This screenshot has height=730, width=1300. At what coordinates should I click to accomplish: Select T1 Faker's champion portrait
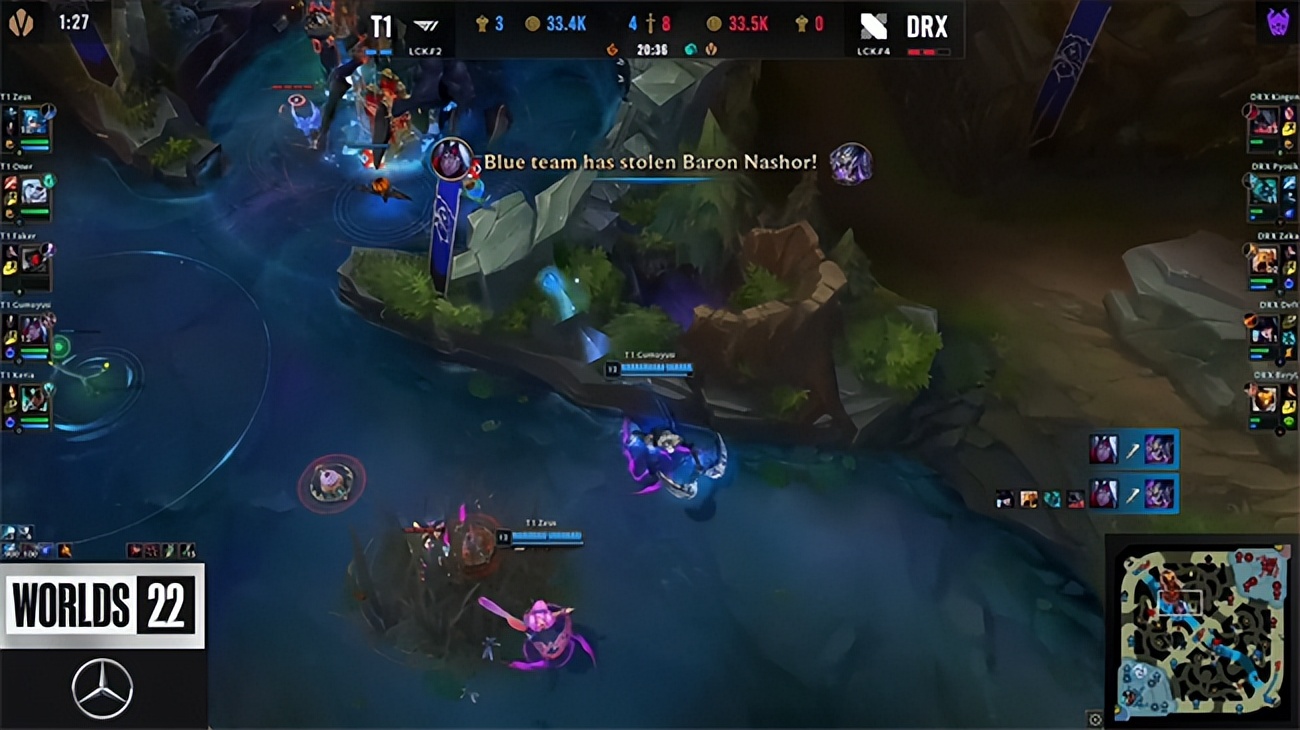(34, 260)
